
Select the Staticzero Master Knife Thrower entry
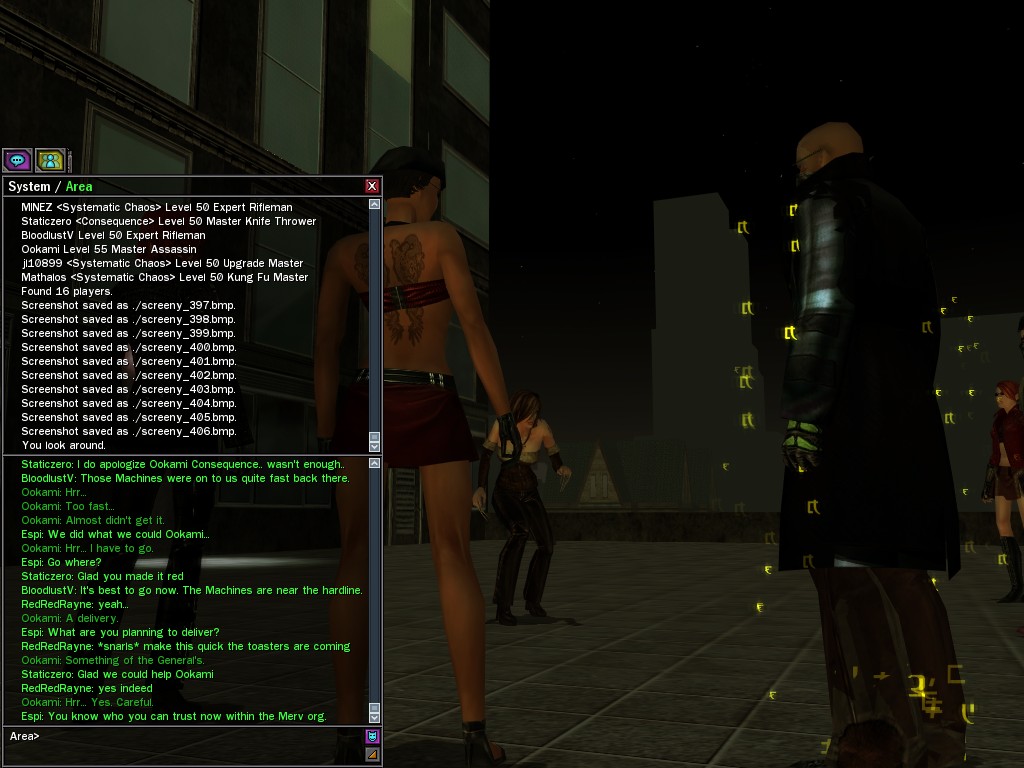tap(168, 221)
